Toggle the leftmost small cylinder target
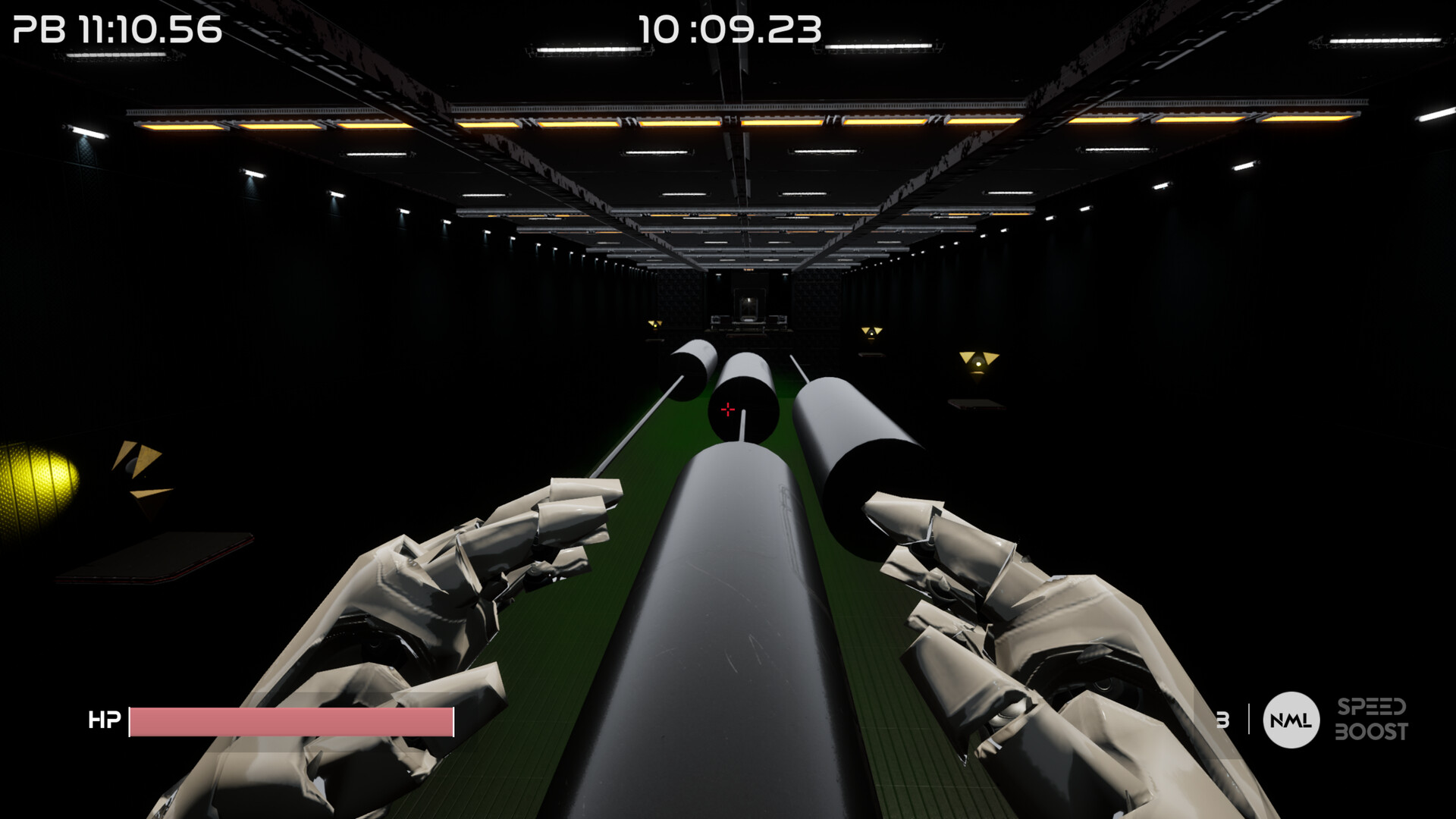Screen dimensions: 1456x819 (689, 368)
